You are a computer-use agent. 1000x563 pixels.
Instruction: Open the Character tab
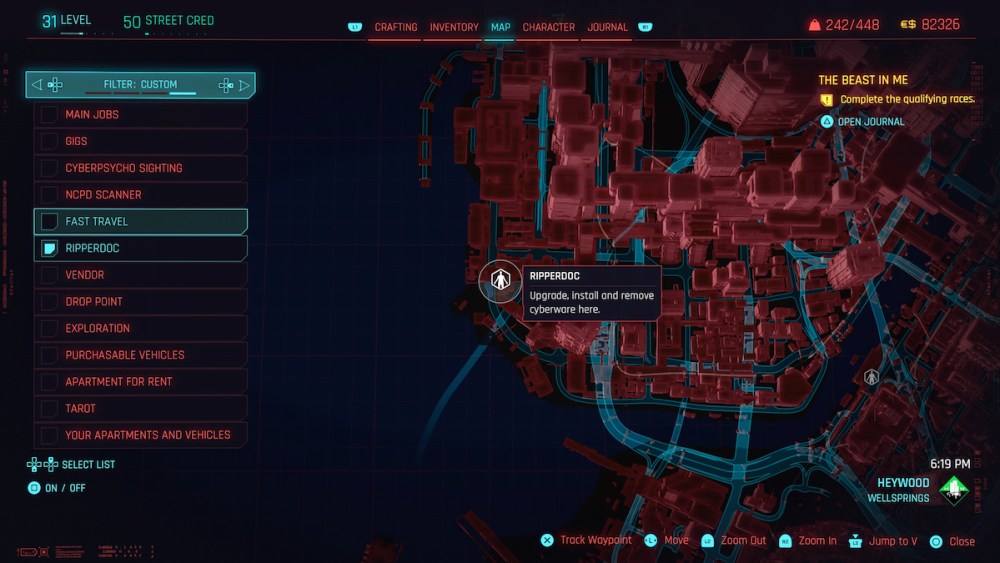(x=549, y=27)
